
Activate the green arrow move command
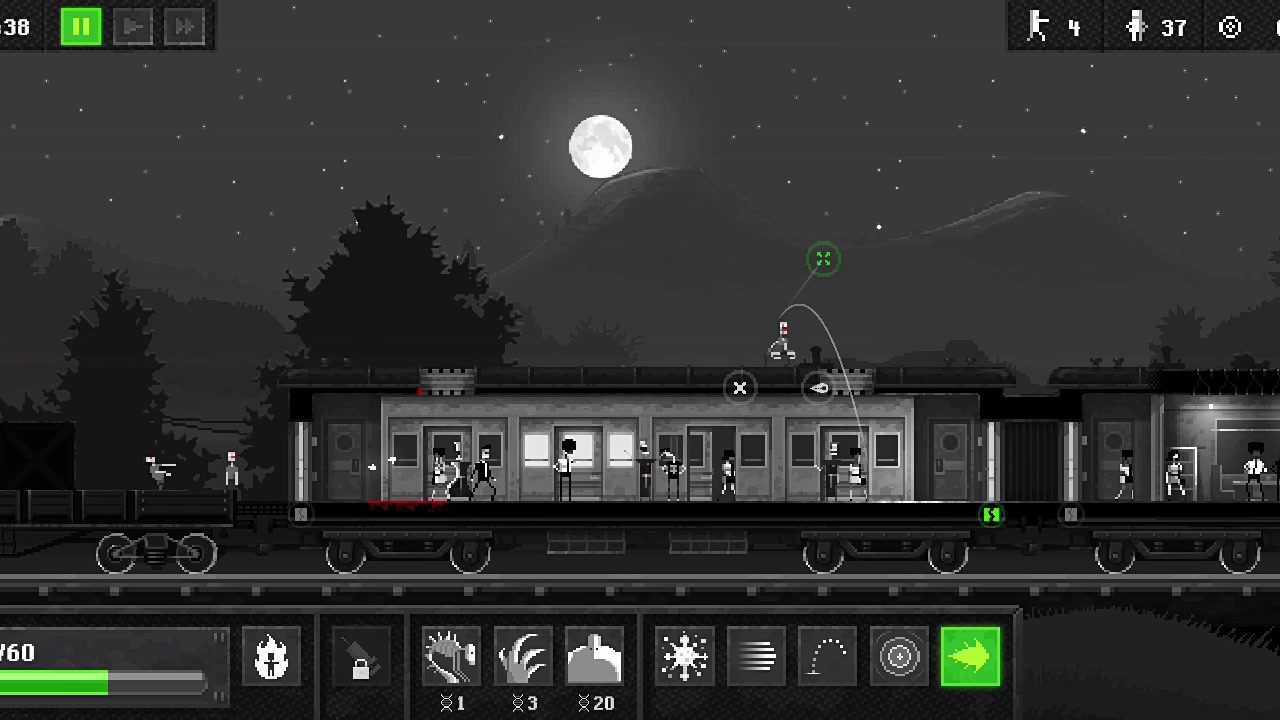pos(970,657)
